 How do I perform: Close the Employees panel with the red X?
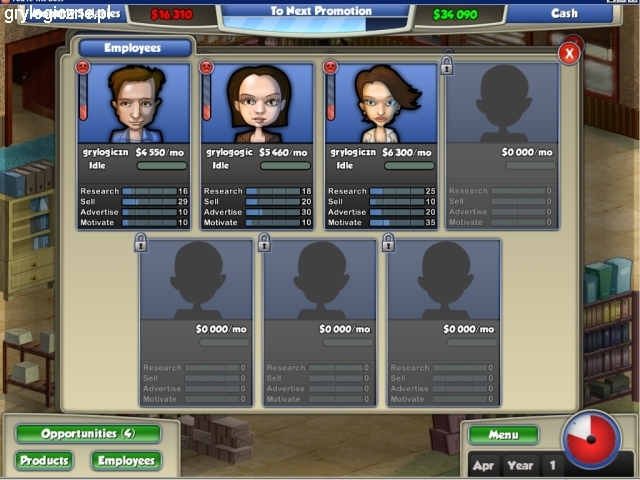point(570,53)
